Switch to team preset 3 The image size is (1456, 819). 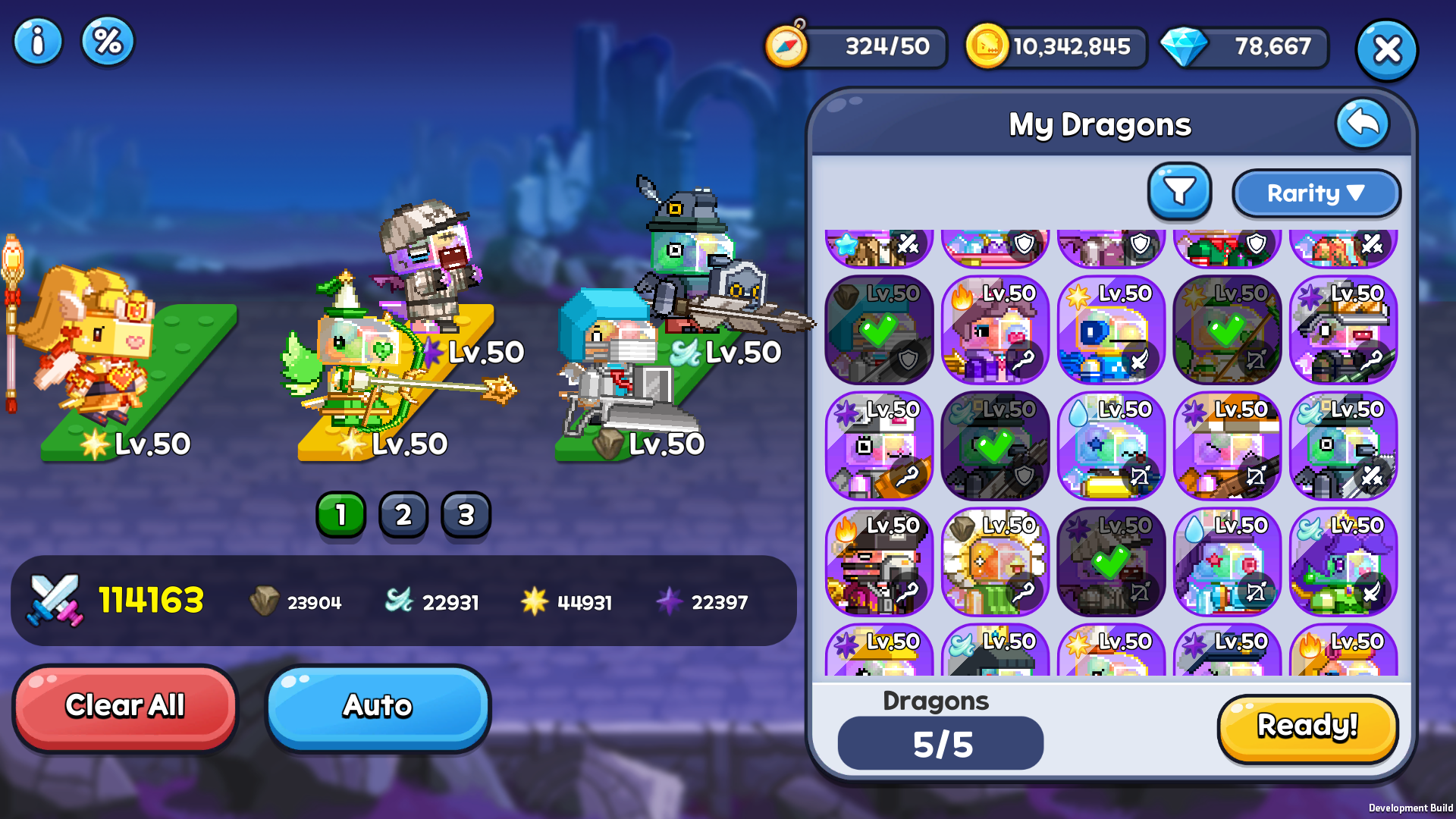466,516
